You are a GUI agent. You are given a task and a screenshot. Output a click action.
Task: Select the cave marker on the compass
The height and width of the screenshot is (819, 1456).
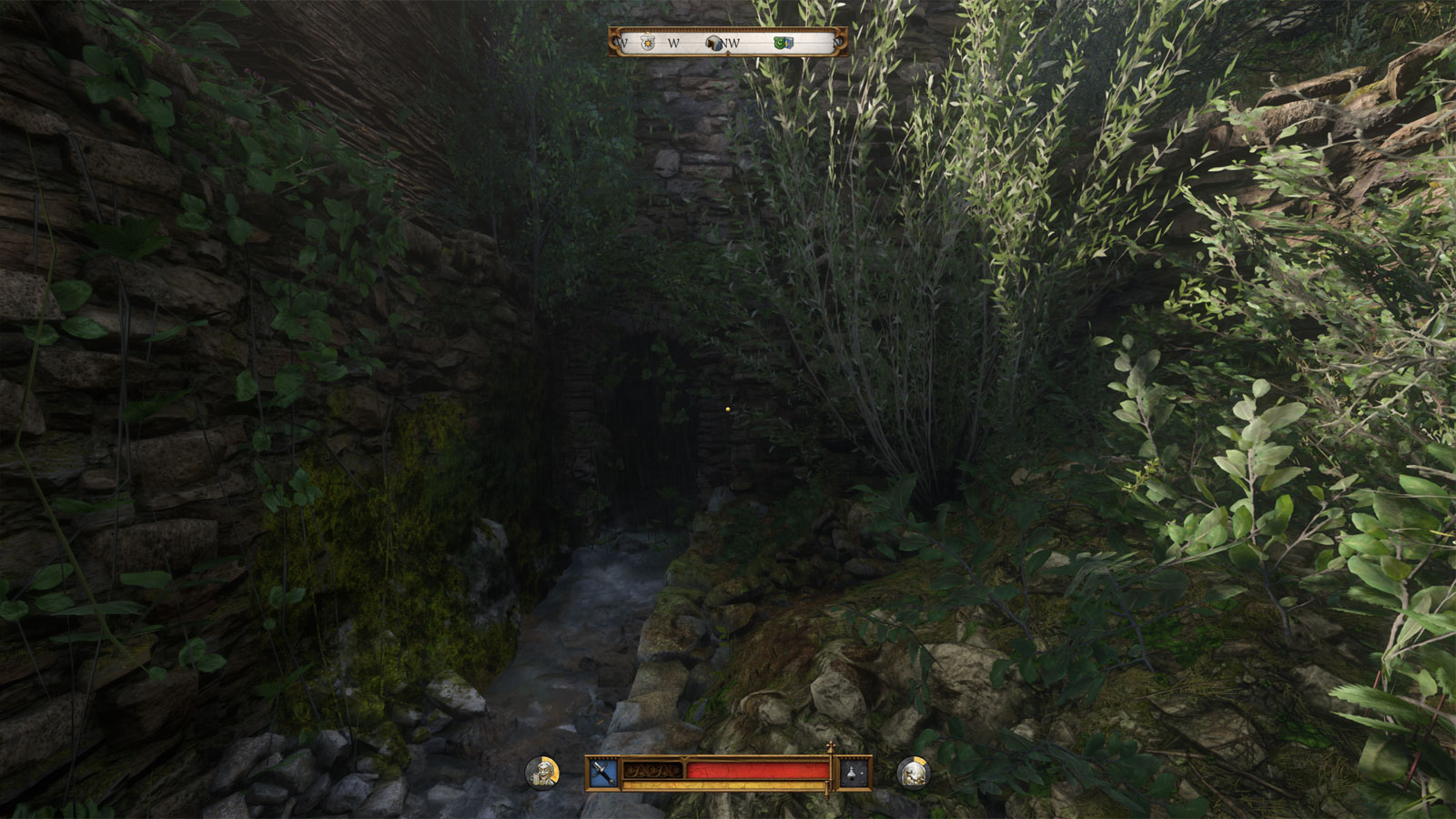click(715, 43)
